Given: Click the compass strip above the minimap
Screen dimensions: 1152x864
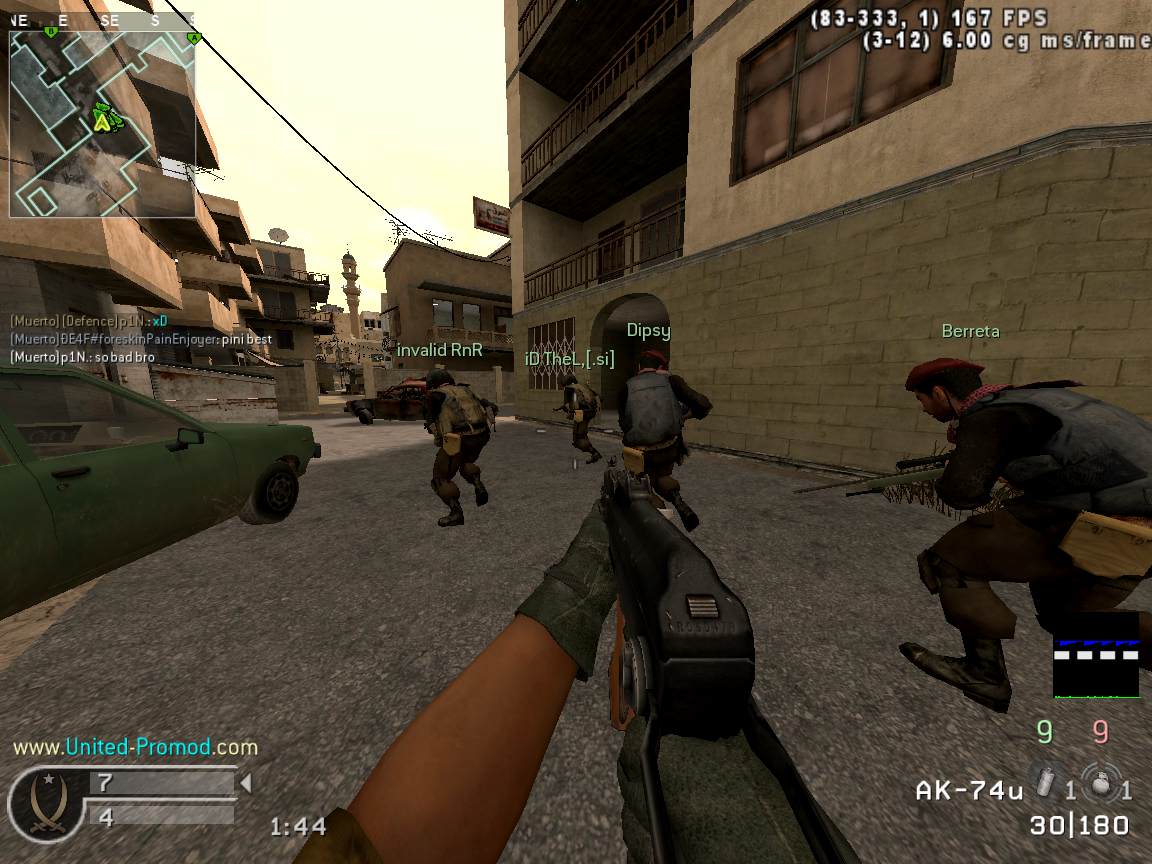Looking at the screenshot, I should pyautogui.click(x=102, y=20).
